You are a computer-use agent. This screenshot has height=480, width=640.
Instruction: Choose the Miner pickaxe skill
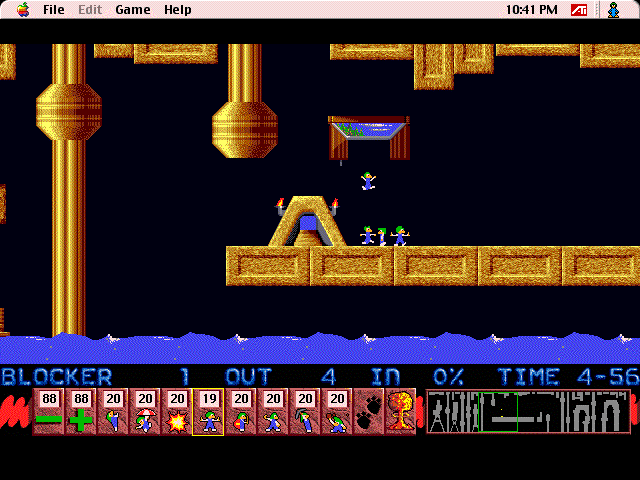tap(304, 412)
